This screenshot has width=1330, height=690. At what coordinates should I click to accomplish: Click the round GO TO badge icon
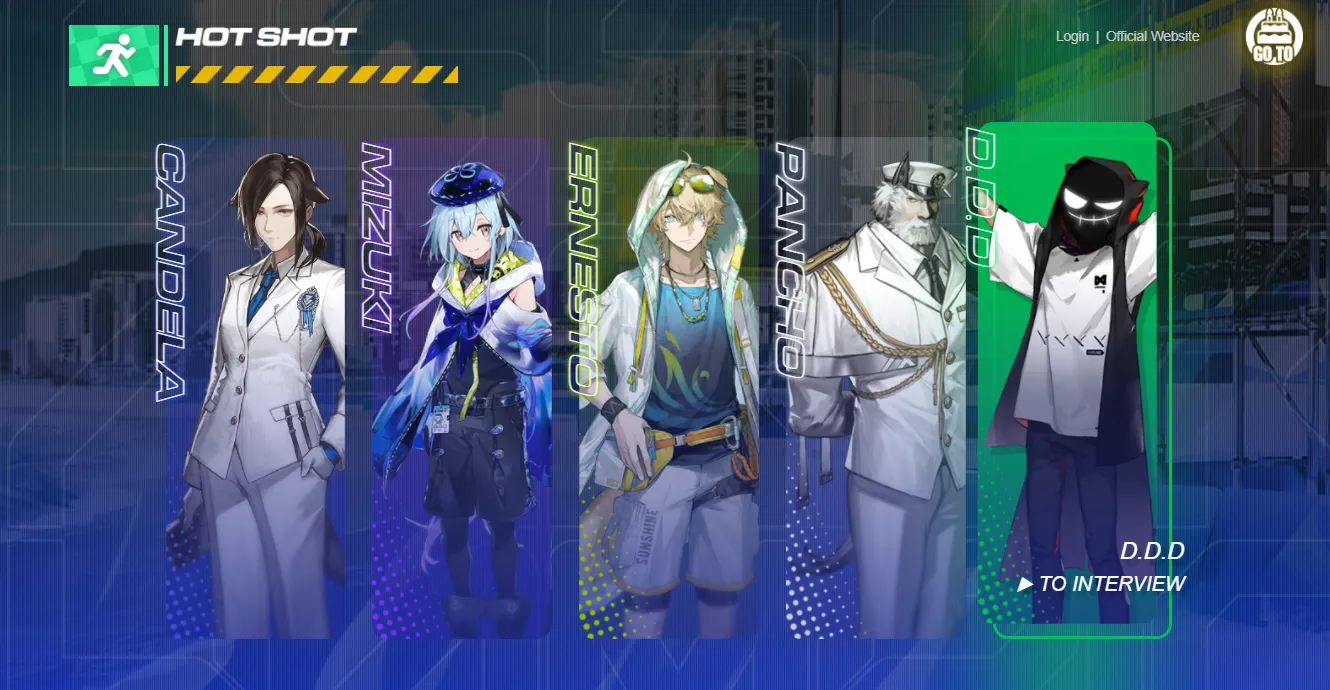point(1274,39)
